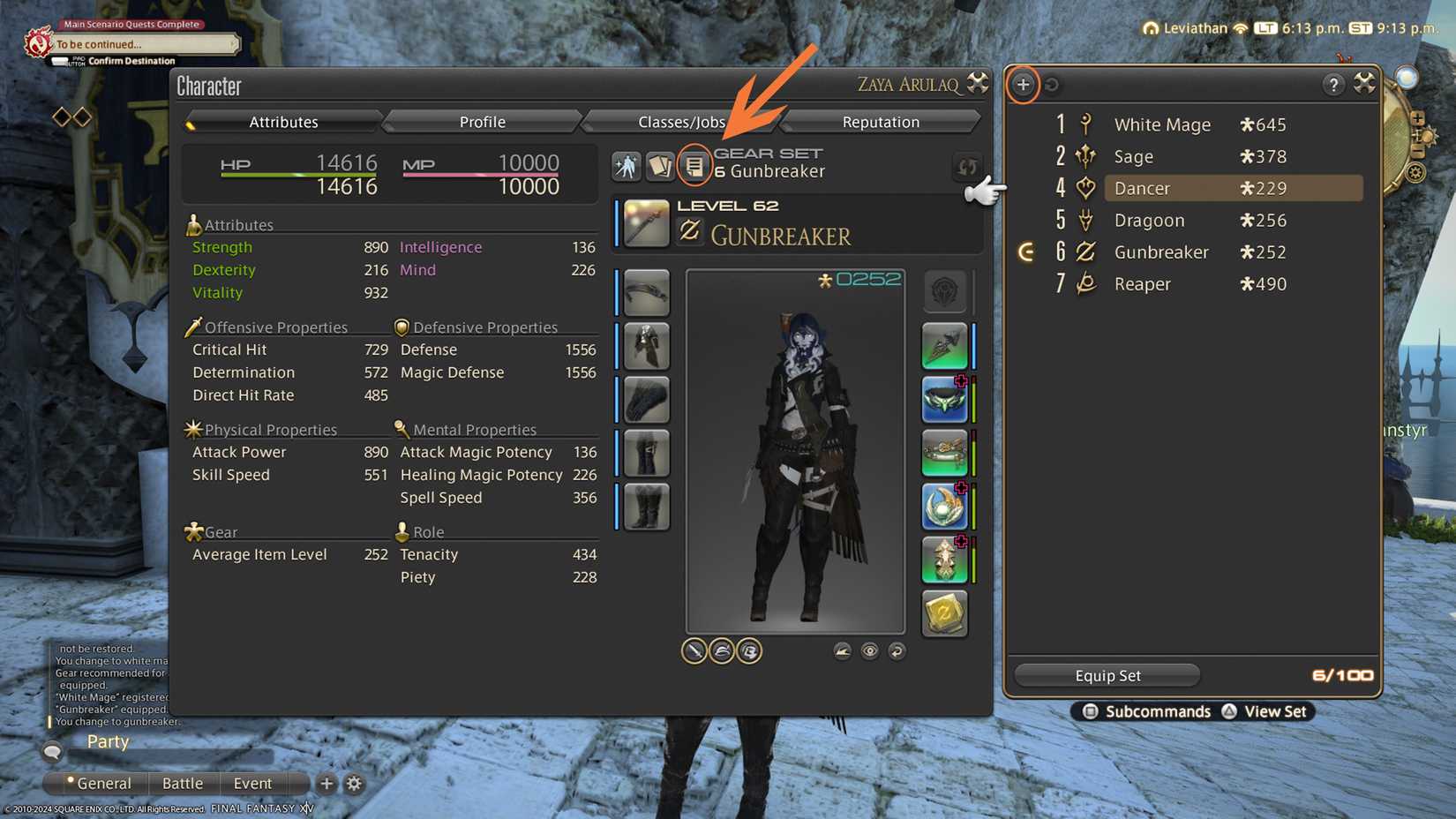The width and height of the screenshot is (1456, 819).
Task: Select the glamour plates card icon
Action: [660, 166]
